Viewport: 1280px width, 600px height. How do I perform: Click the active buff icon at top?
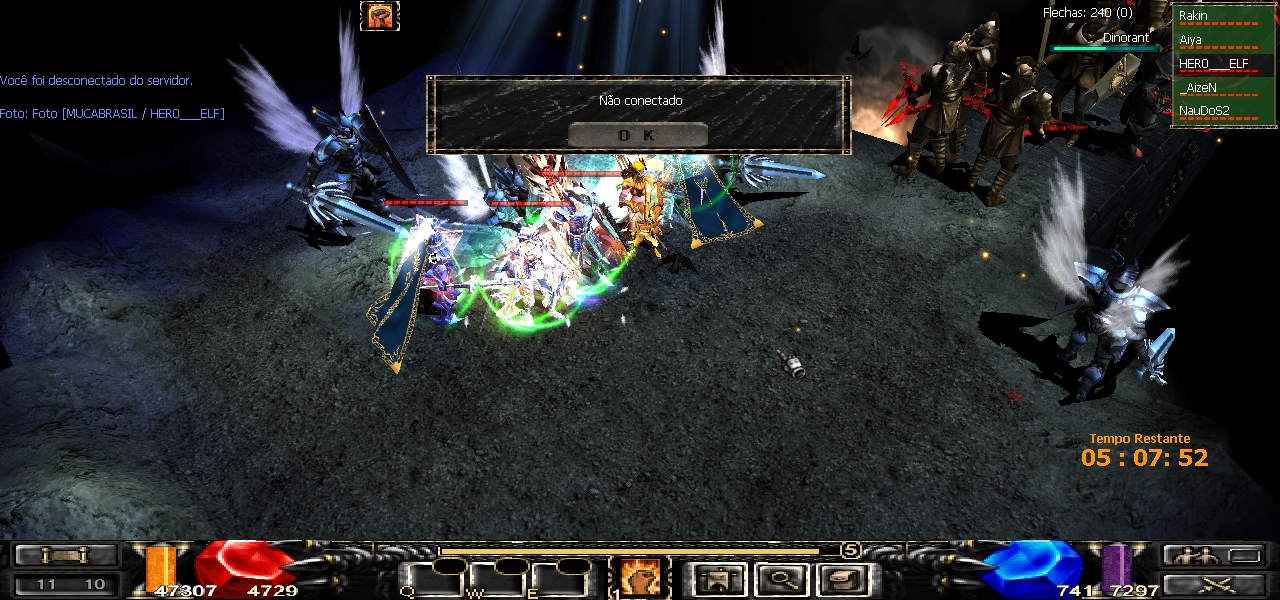coord(380,16)
